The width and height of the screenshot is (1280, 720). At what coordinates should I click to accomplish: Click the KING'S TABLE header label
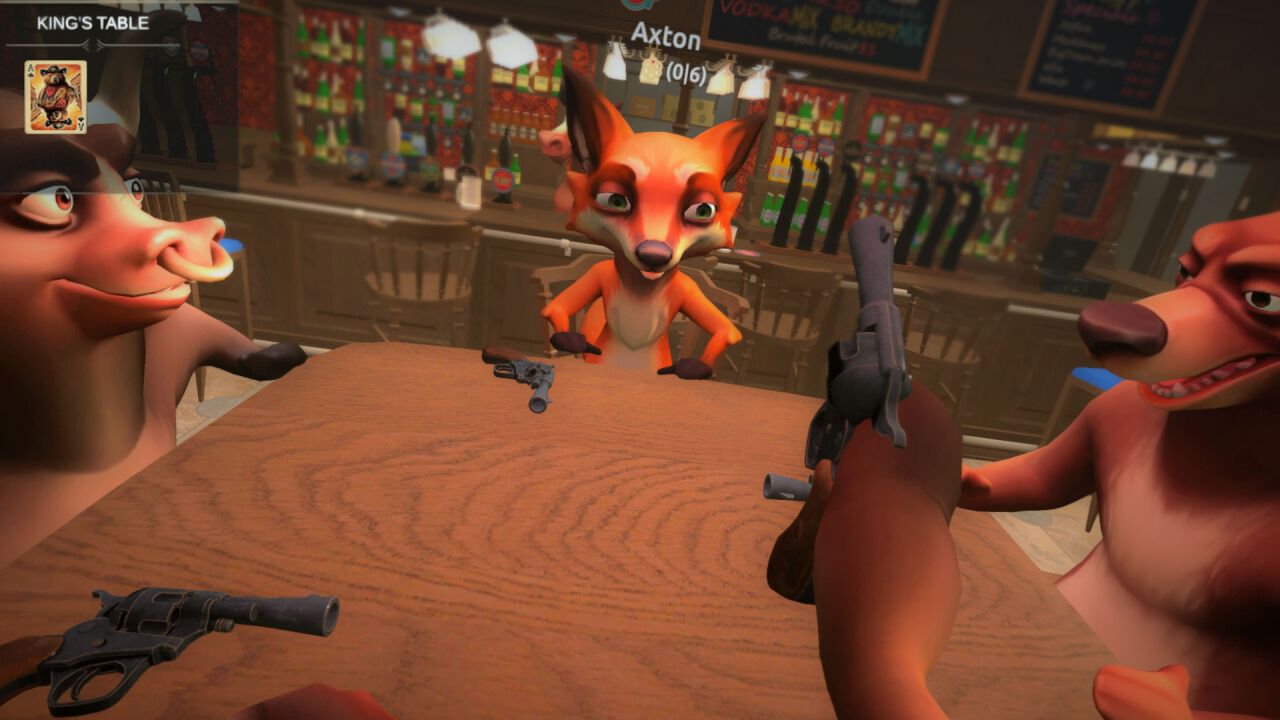[x=93, y=22]
